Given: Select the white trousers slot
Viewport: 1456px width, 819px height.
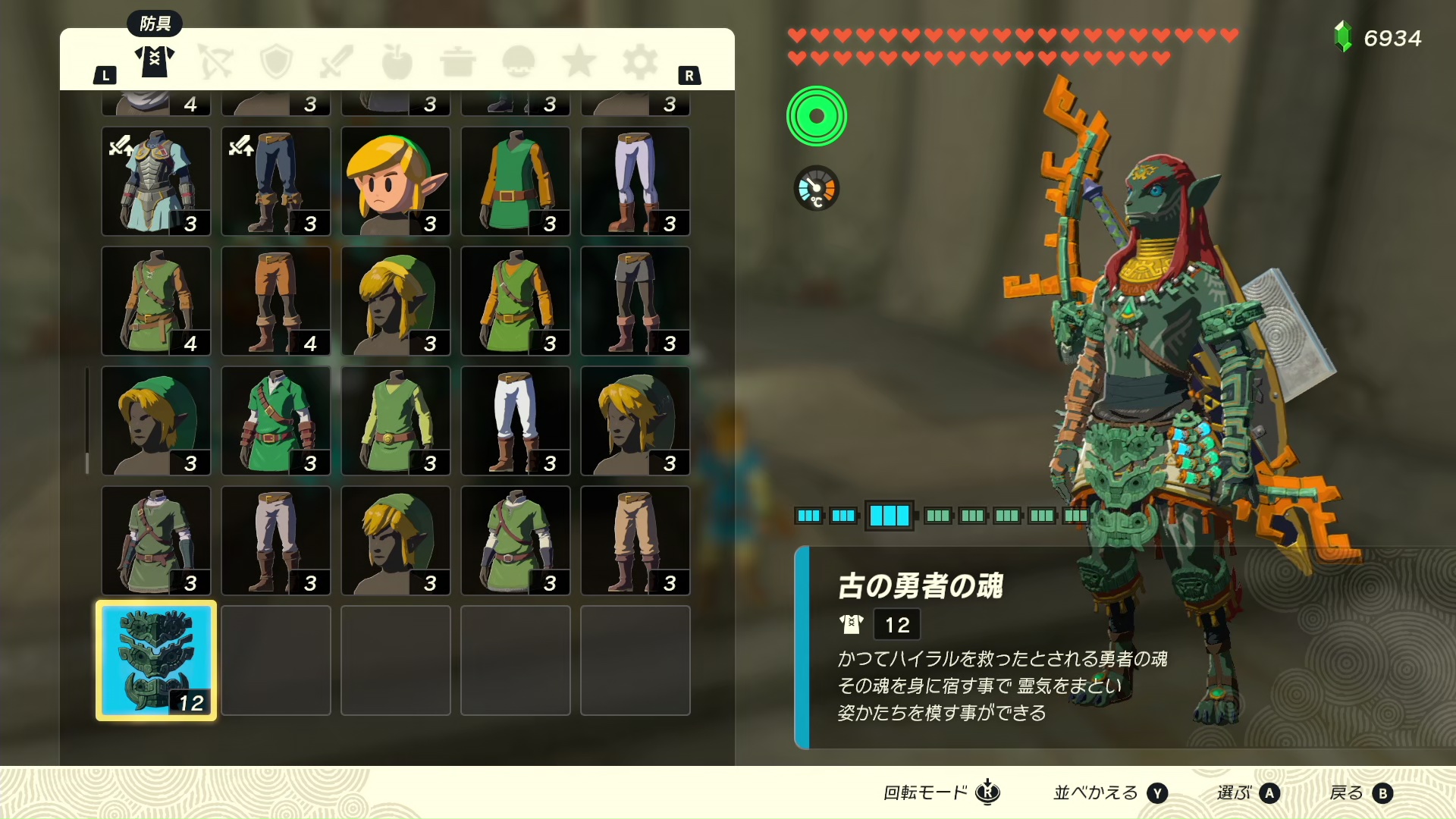Looking at the screenshot, I should [x=515, y=421].
